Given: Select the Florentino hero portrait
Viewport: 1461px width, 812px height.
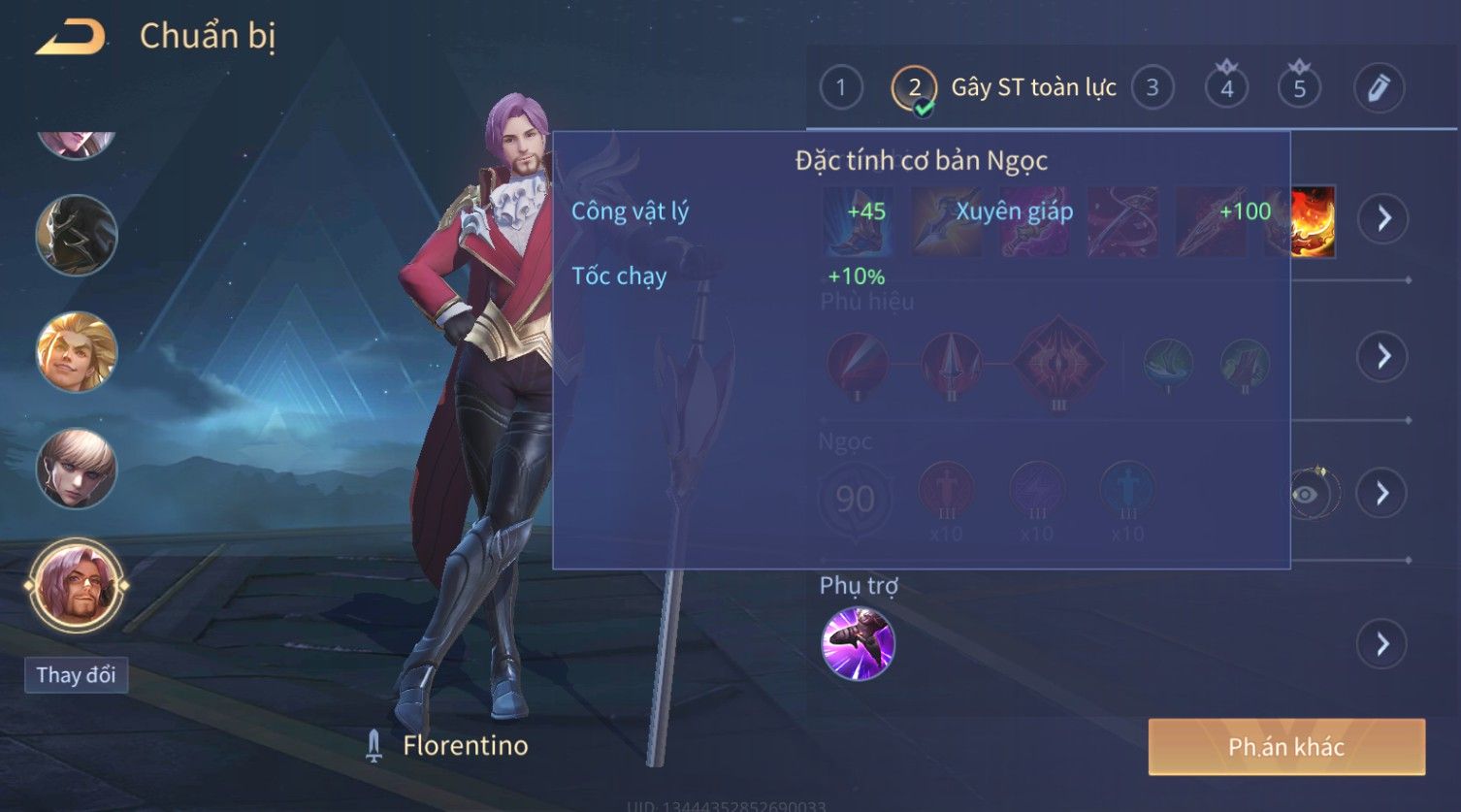Looking at the screenshot, I should click(x=76, y=585).
